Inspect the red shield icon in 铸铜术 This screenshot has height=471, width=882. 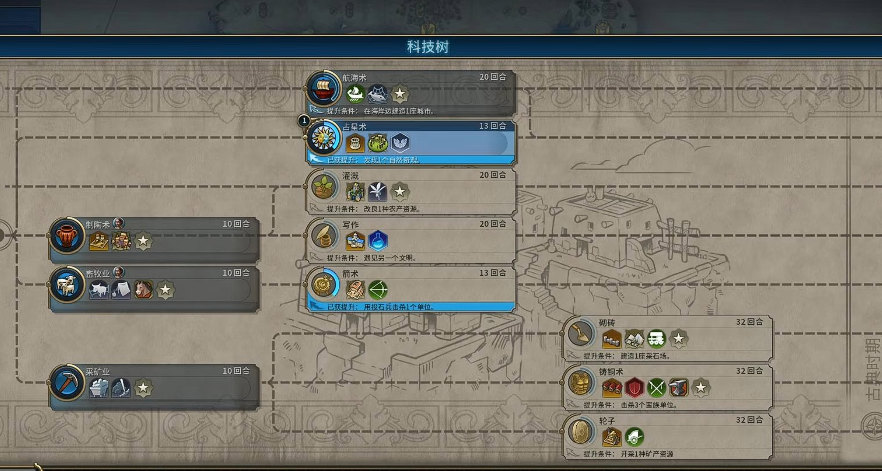click(x=634, y=387)
